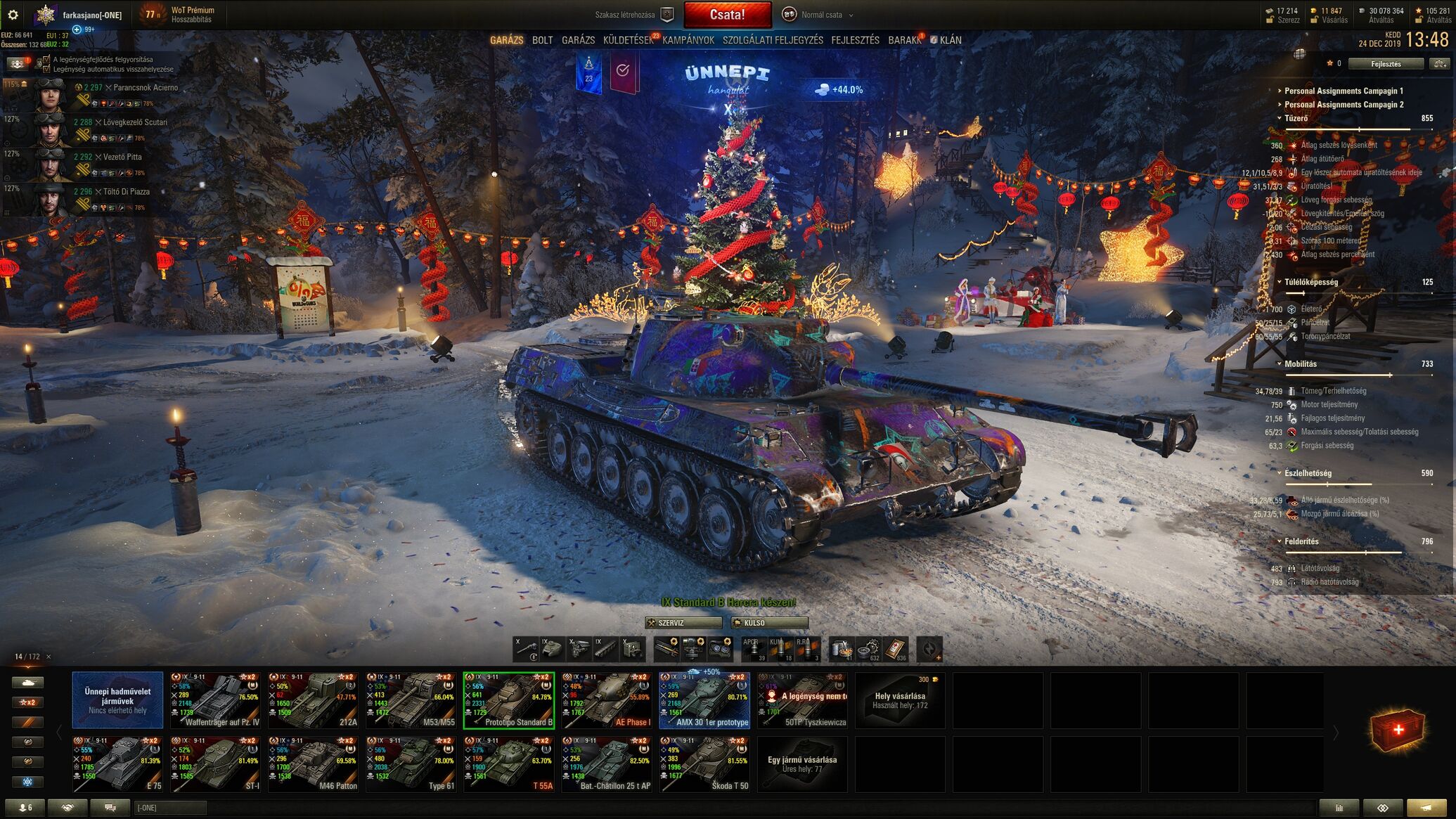Click the SZERVIZ service button

point(683,623)
